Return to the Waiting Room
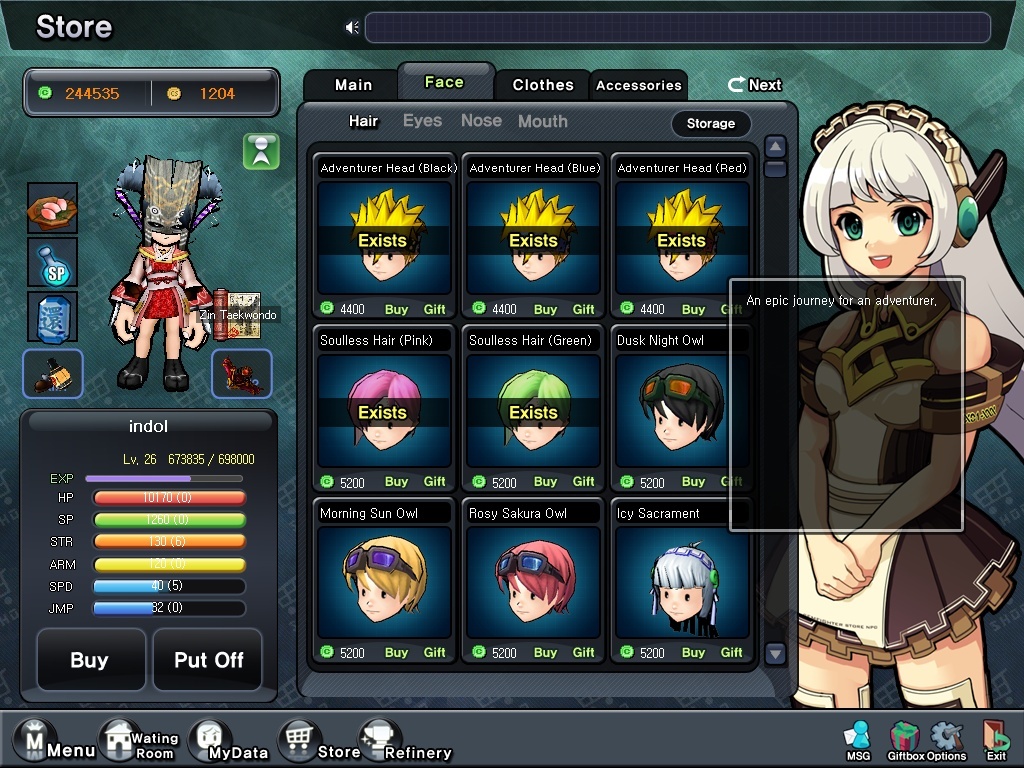 point(138,745)
